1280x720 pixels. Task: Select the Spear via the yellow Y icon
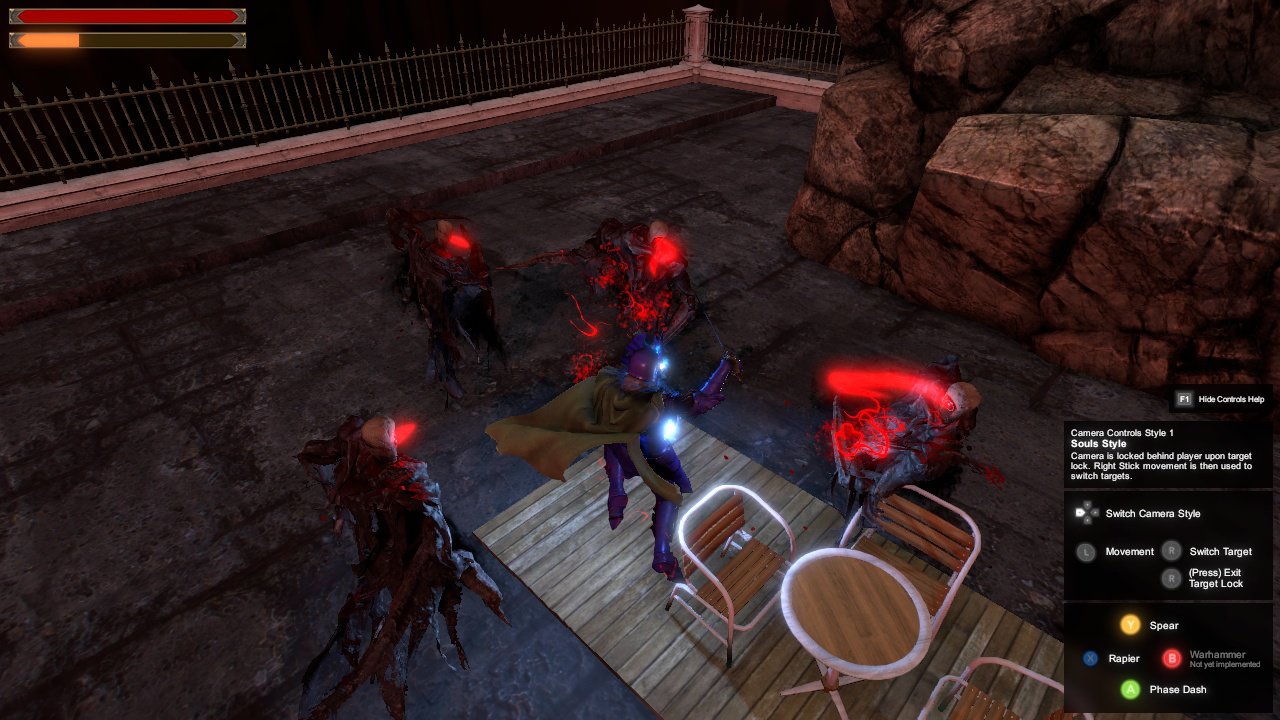[x=1131, y=624]
